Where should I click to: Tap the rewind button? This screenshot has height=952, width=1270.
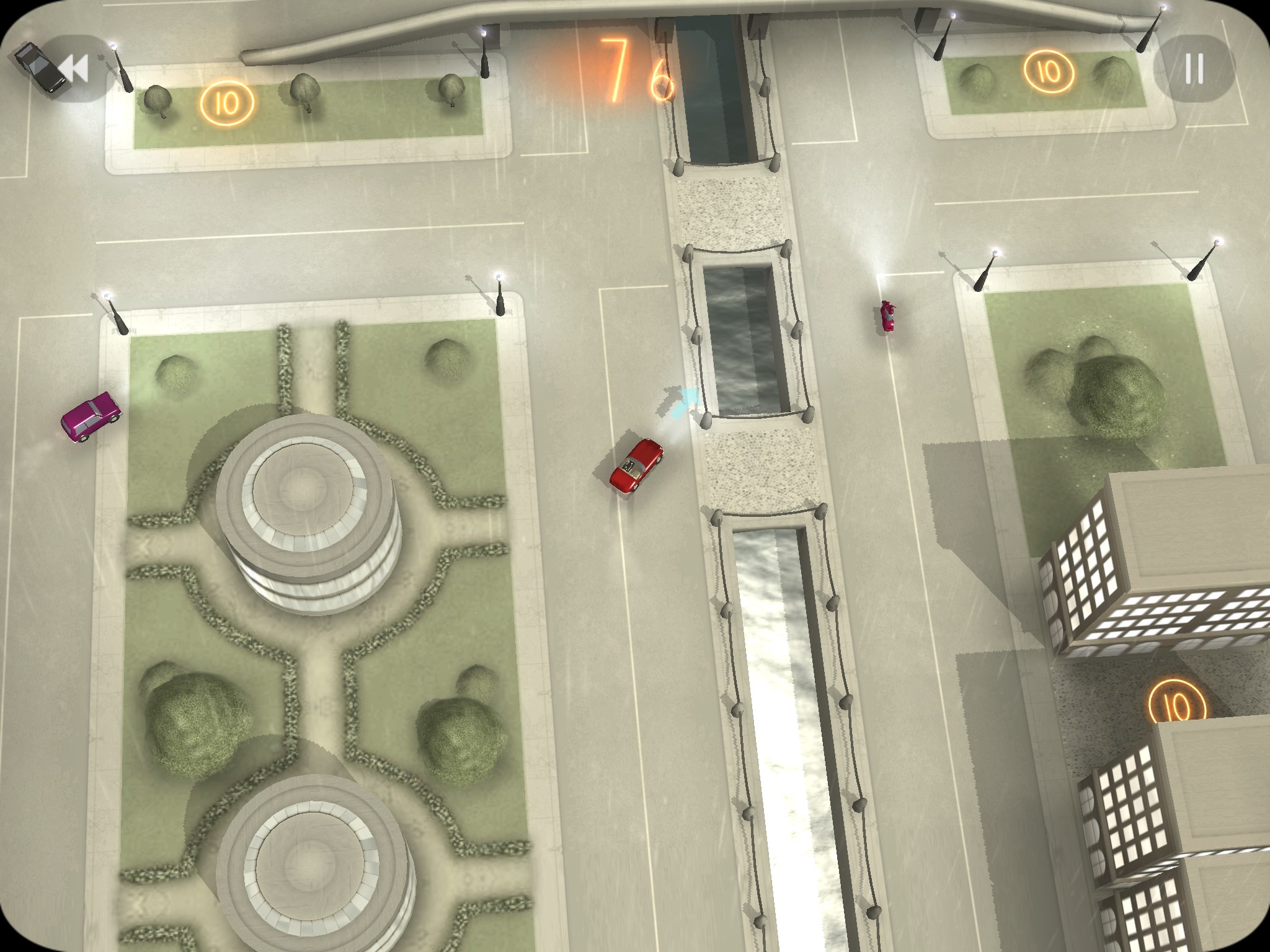(x=76, y=68)
